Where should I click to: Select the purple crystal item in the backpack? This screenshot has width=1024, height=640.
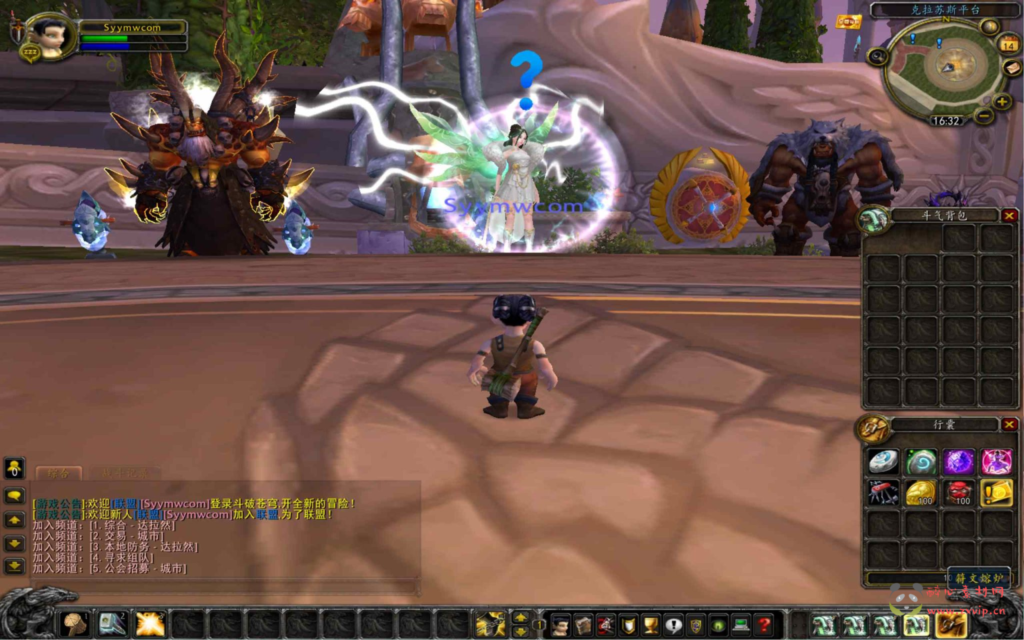958,461
